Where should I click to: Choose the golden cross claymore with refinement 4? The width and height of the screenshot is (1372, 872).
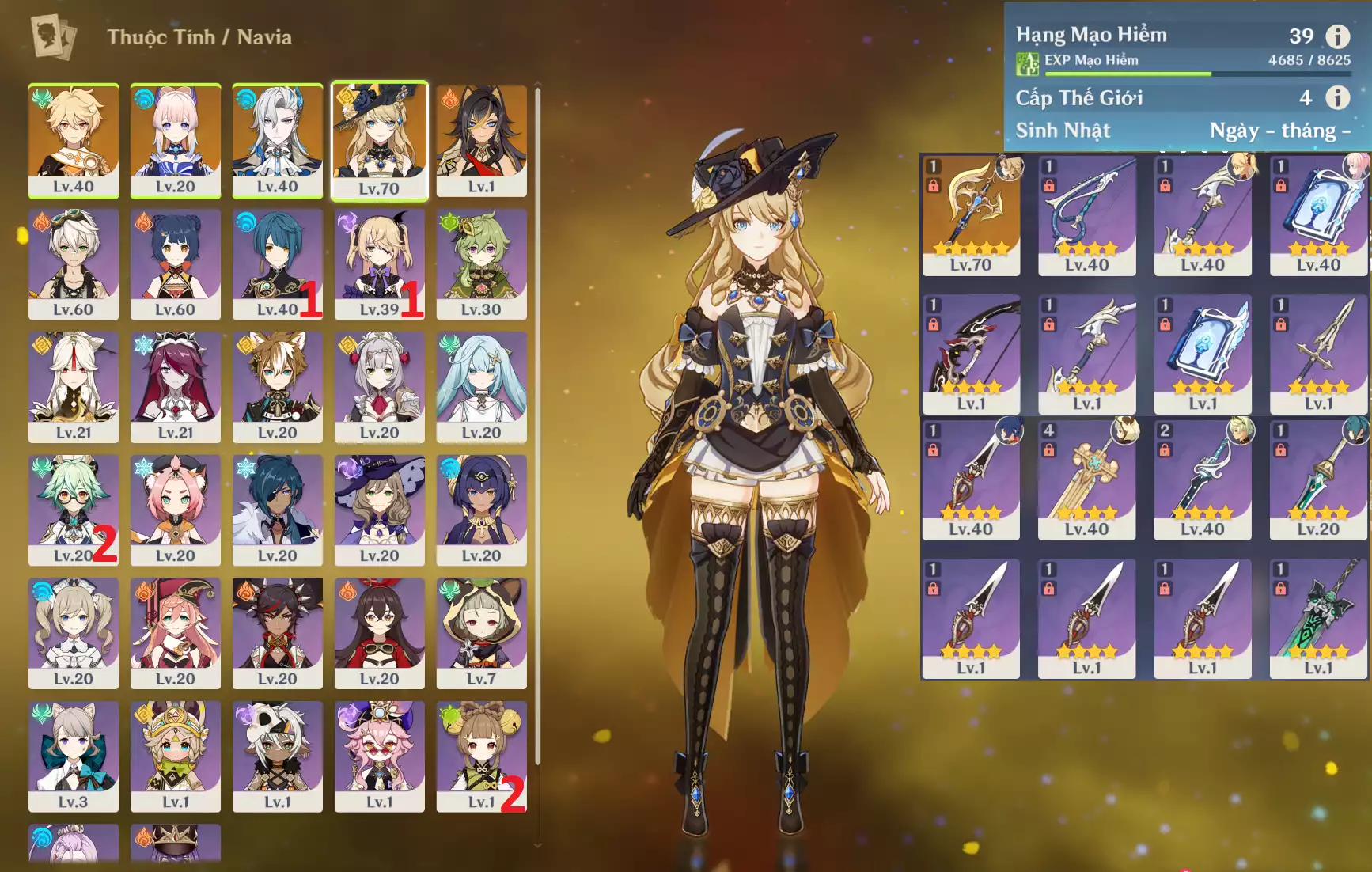(1086, 480)
